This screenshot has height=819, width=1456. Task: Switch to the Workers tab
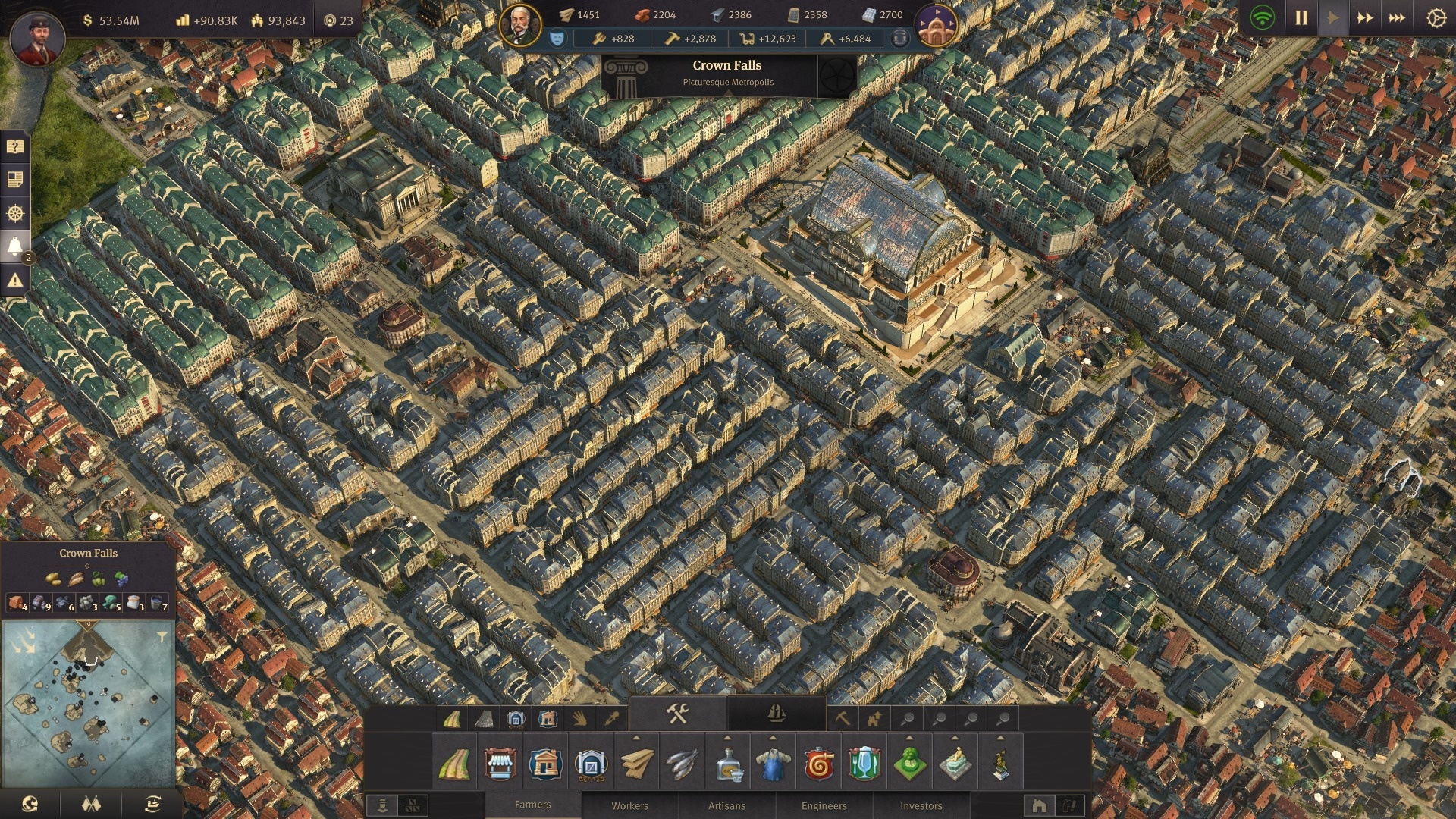tap(629, 805)
